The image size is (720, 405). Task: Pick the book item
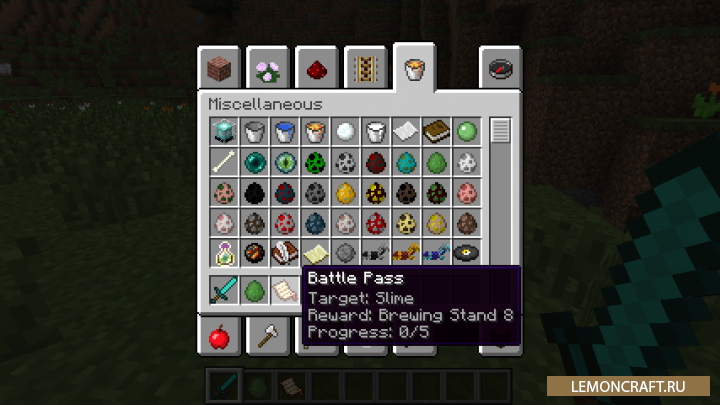click(436, 131)
